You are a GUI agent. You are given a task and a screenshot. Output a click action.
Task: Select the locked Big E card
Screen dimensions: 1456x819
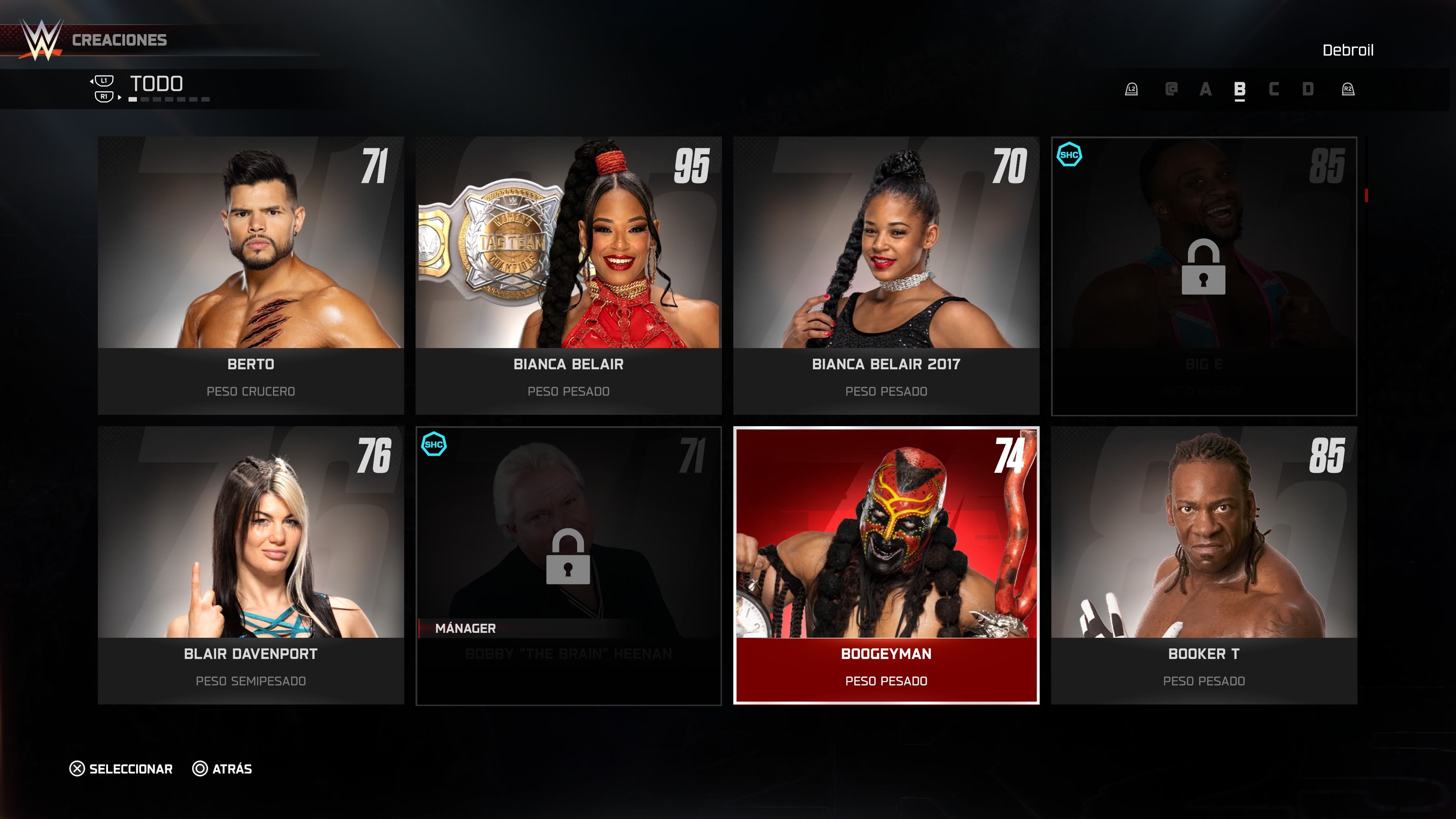coord(1203,275)
